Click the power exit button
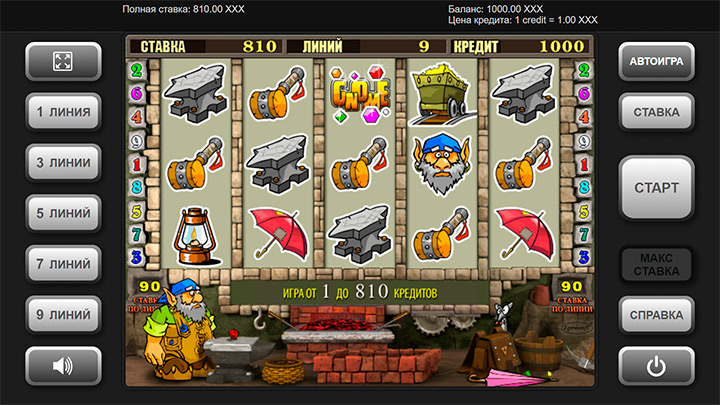Image resolution: width=720 pixels, height=405 pixels. coord(656,366)
